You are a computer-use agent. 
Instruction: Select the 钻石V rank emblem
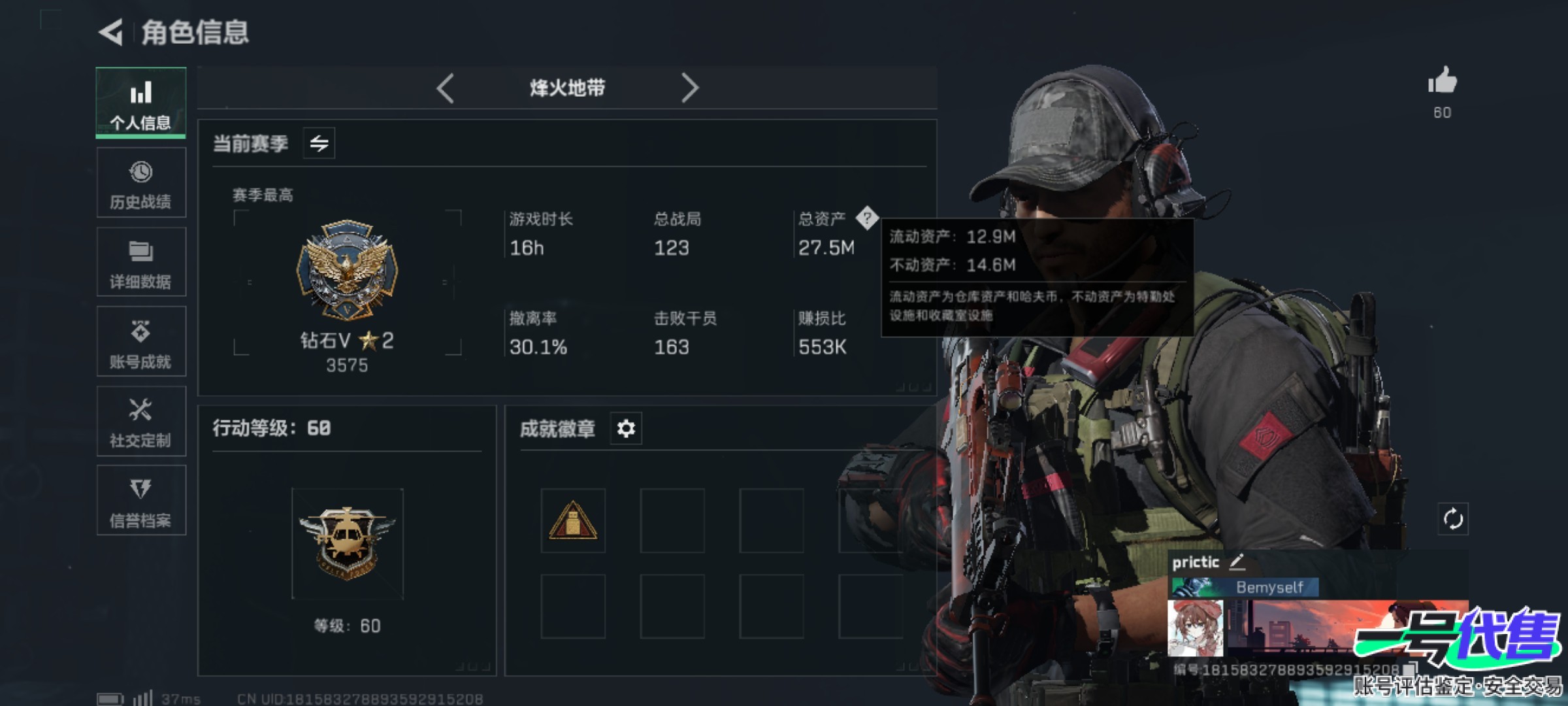click(347, 269)
